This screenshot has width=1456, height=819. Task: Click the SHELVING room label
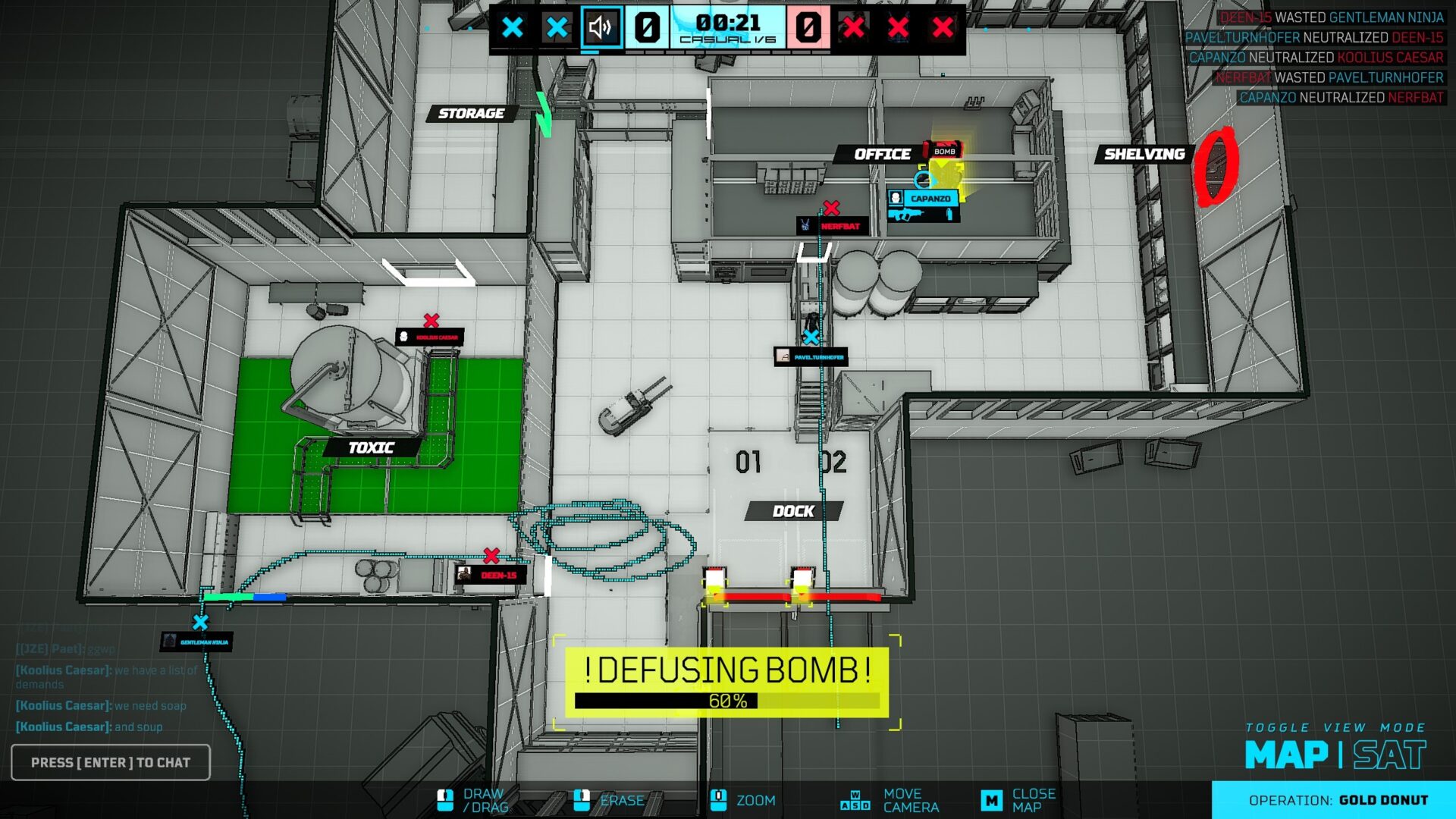tap(1144, 154)
